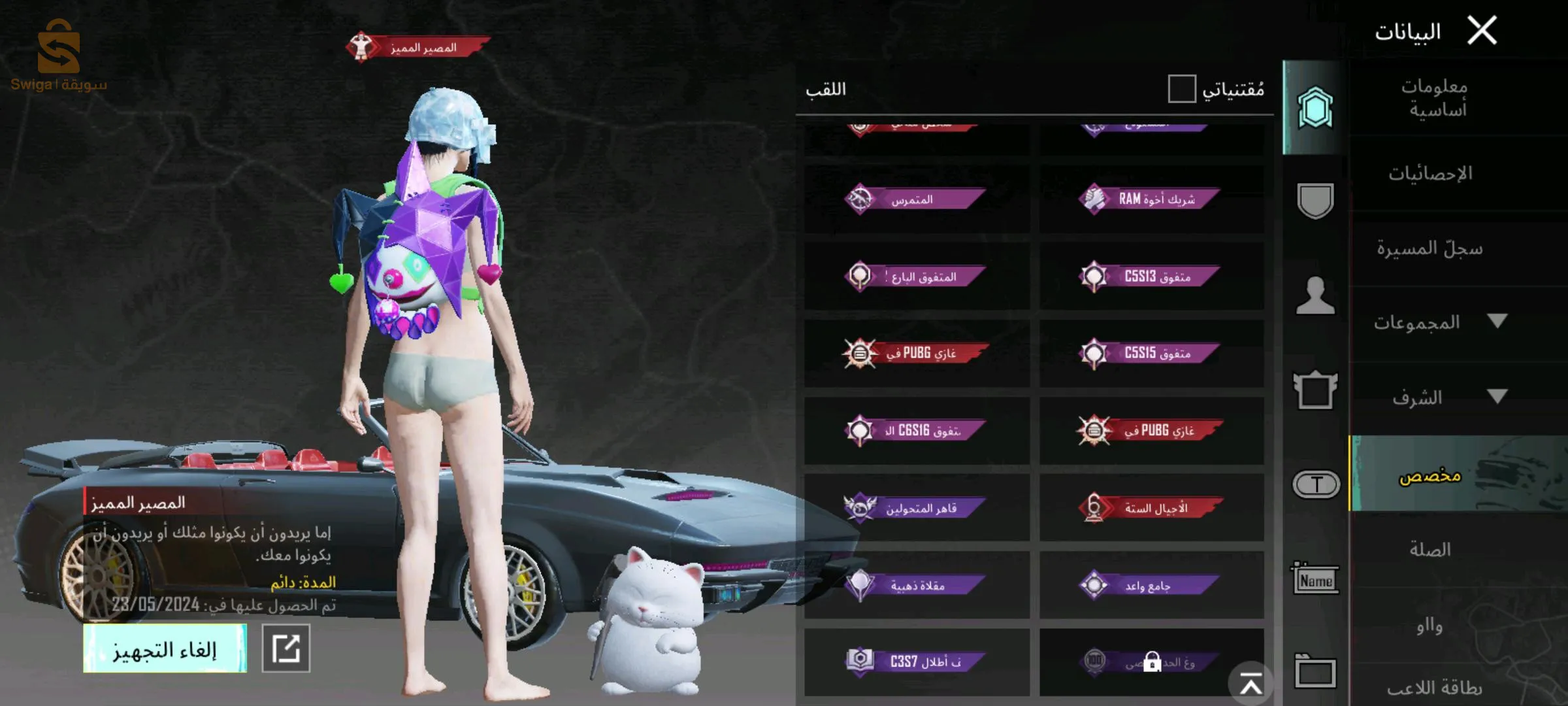
Task: Go to the الإحصائيات statistics section
Action: pyautogui.click(x=1431, y=174)
